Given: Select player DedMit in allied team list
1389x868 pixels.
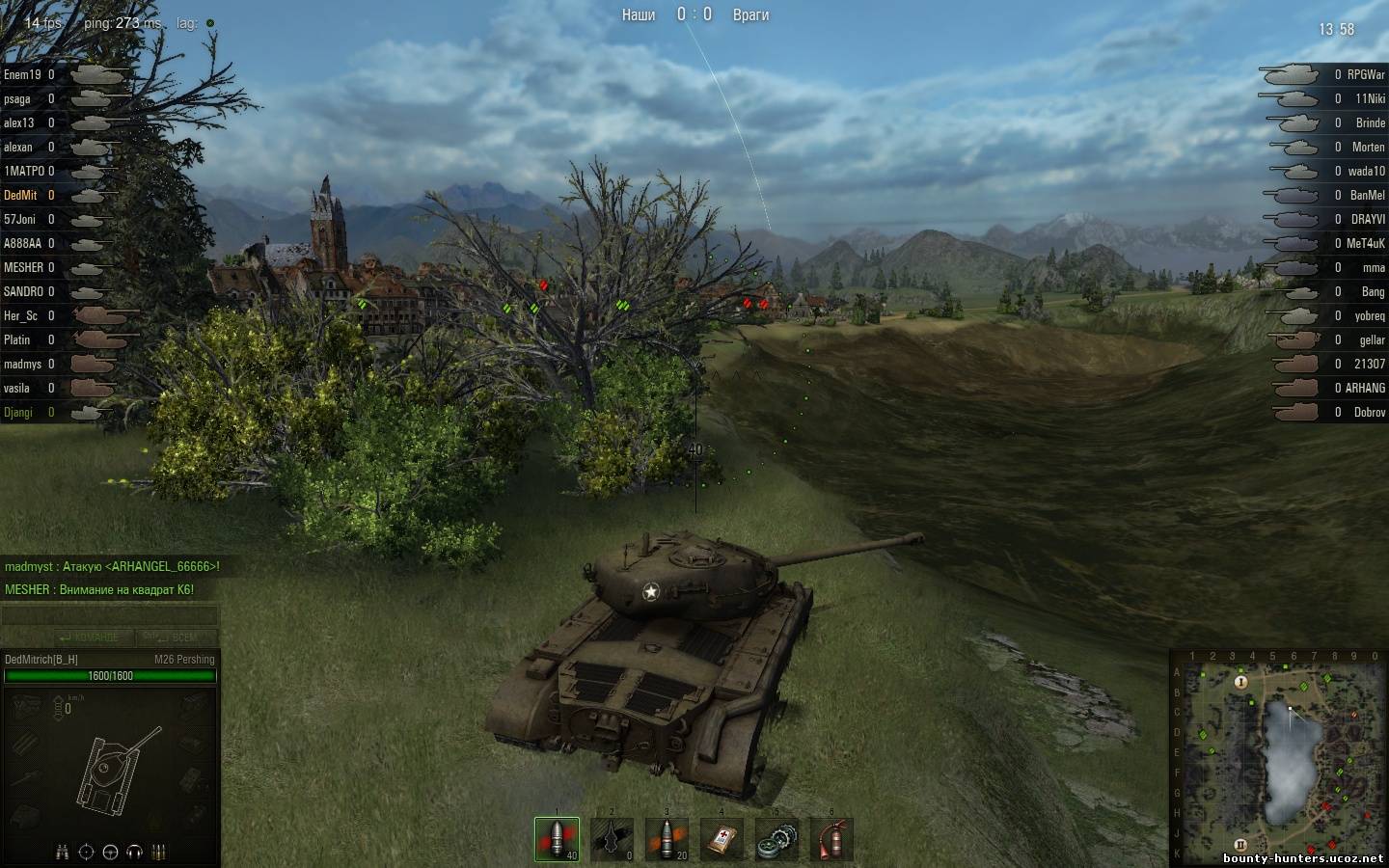Looking at the screenshot, I should [21, 195].
